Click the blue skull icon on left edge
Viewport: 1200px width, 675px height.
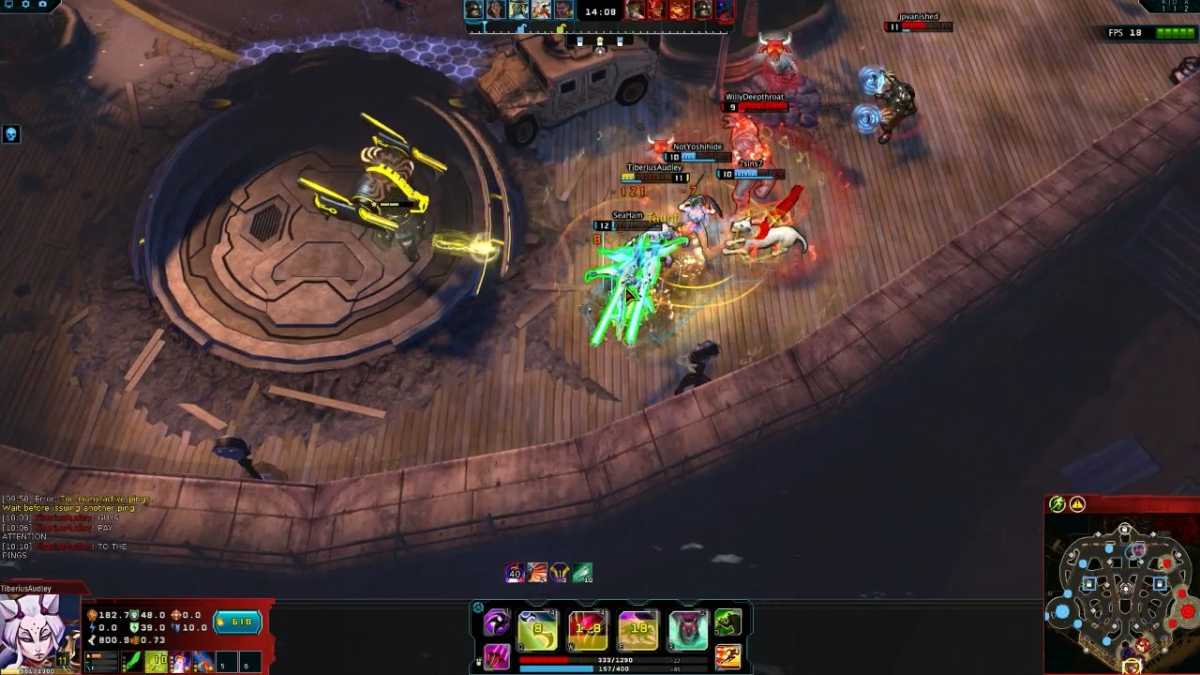point(11,134)
